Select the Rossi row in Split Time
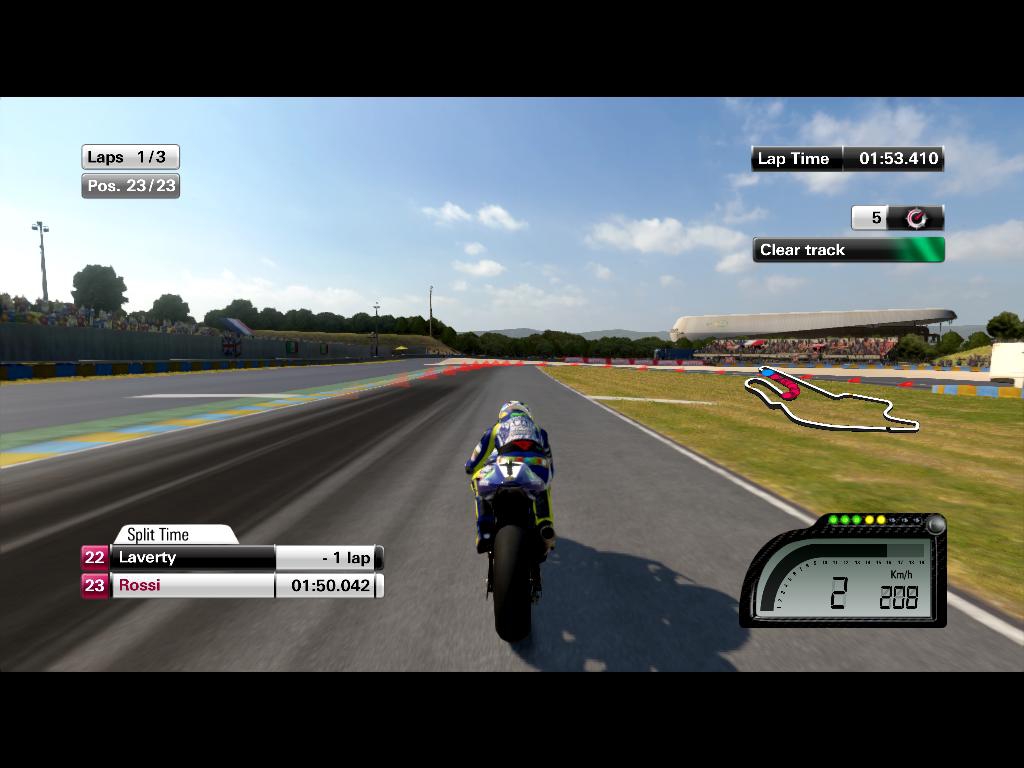The image size is (1024, 768). point(232,586)
